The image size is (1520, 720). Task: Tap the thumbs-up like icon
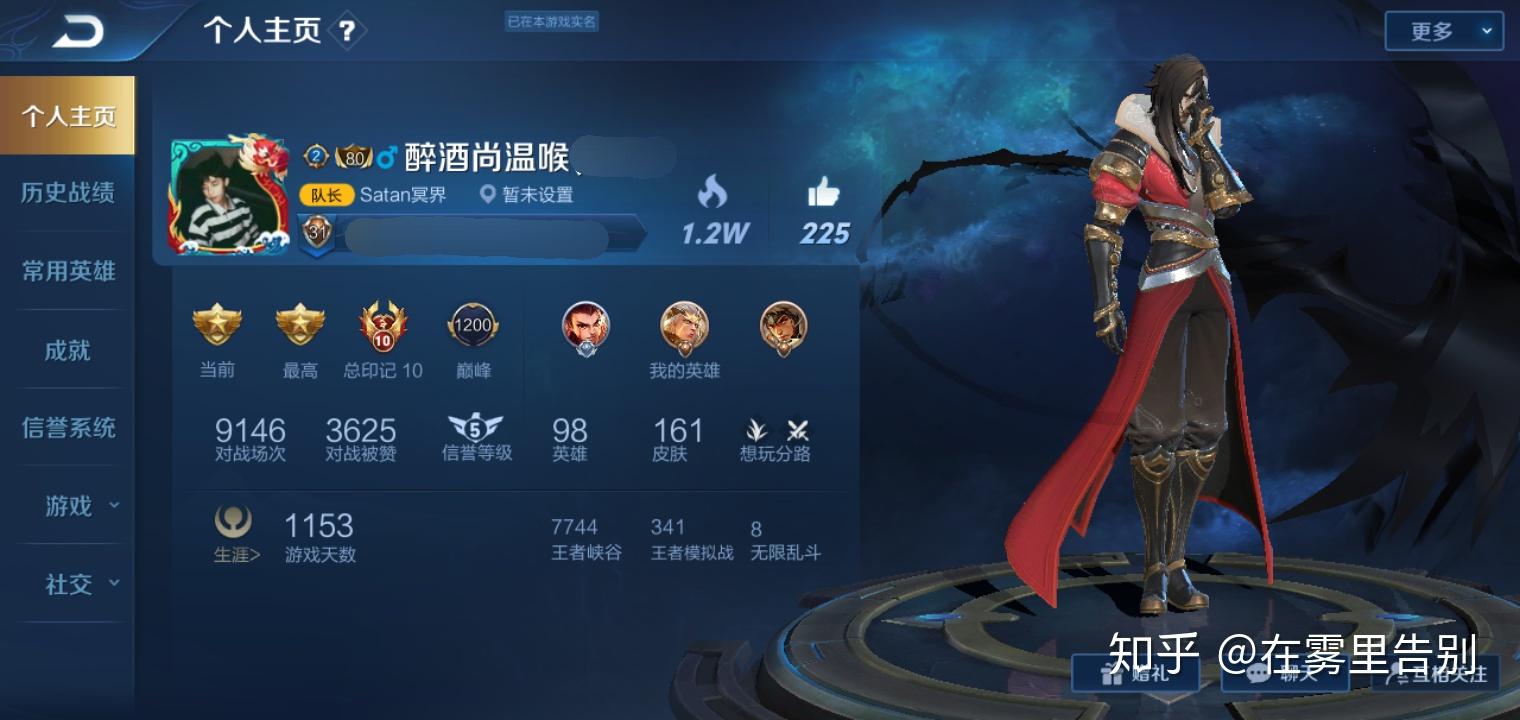coord(824,192)
